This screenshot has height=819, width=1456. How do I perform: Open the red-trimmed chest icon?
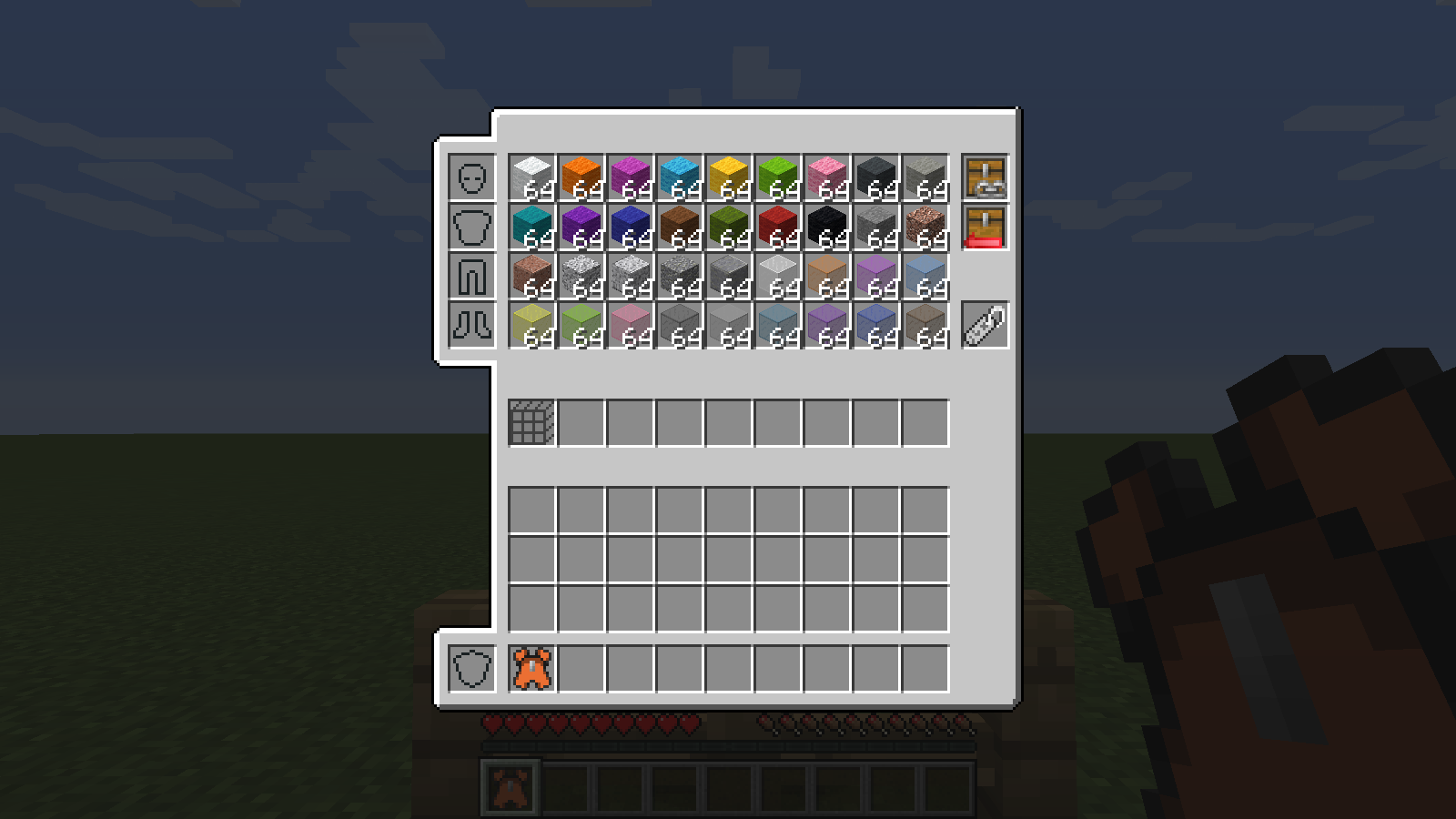(984, 227)
